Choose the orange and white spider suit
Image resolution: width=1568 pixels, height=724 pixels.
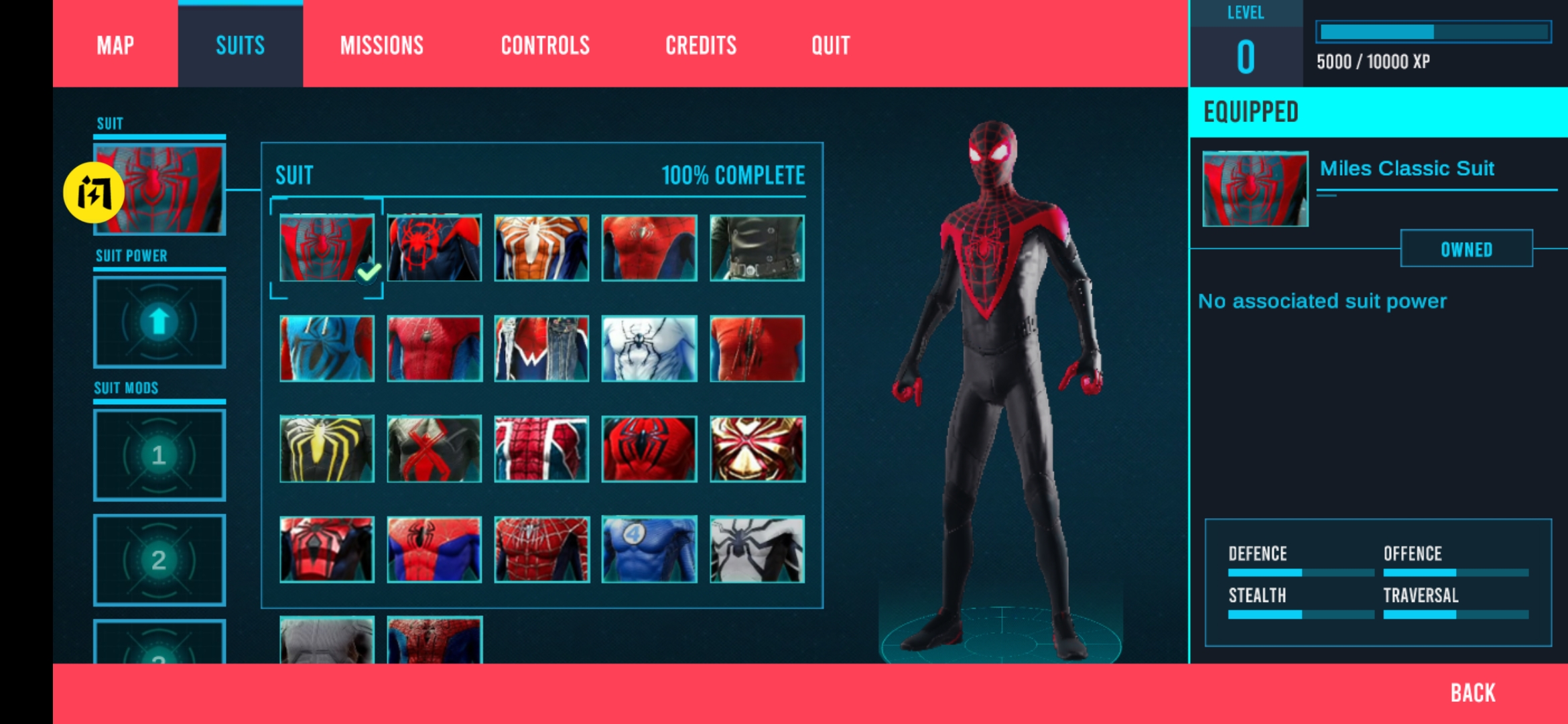pos(541,247)
